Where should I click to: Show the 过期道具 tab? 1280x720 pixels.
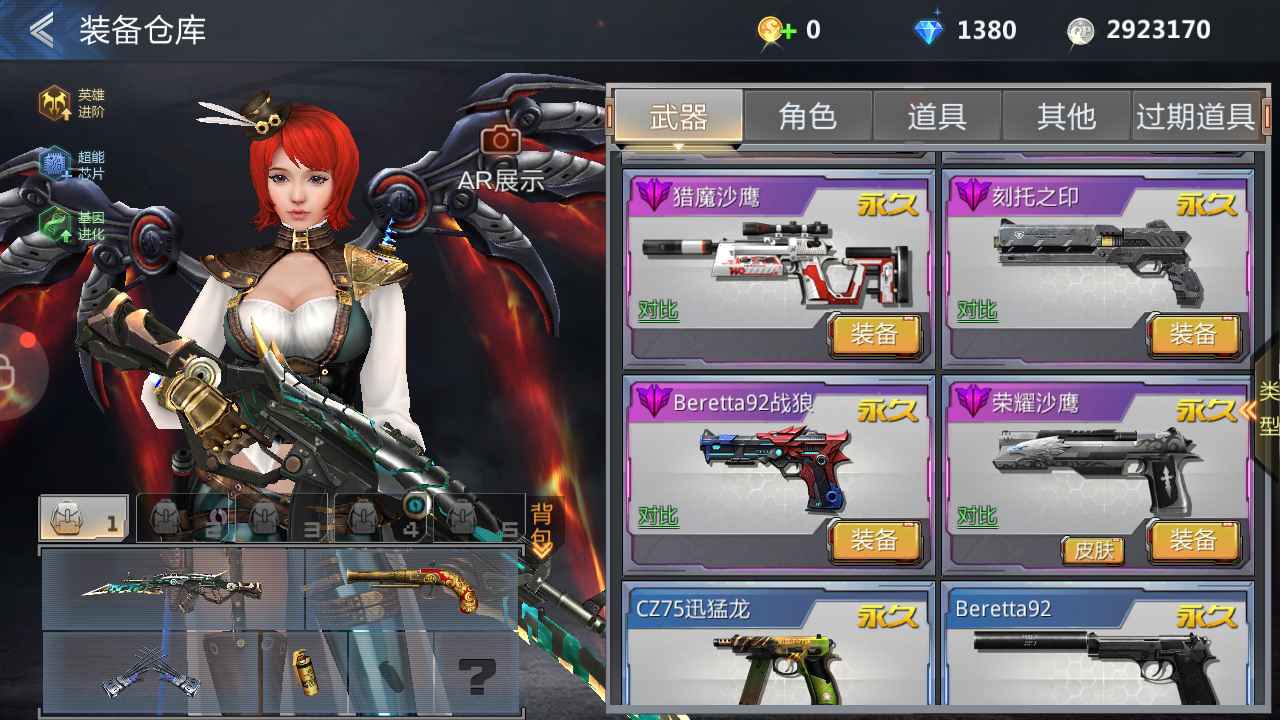click(1194, 117)
